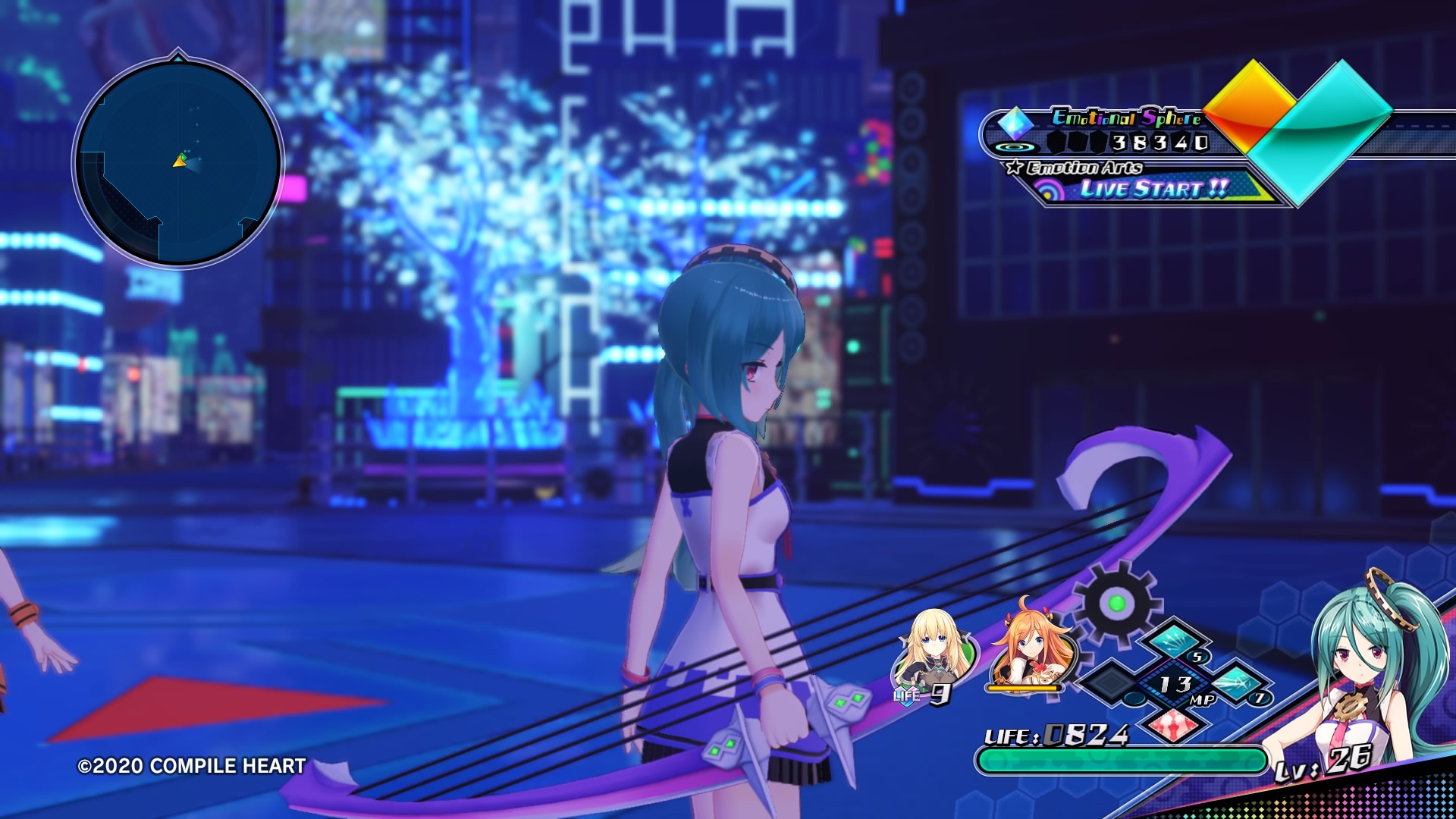This screenshot has width=1456, height=819.
Task: Click the orange emotion gauge diamond
Action: 1247,102
